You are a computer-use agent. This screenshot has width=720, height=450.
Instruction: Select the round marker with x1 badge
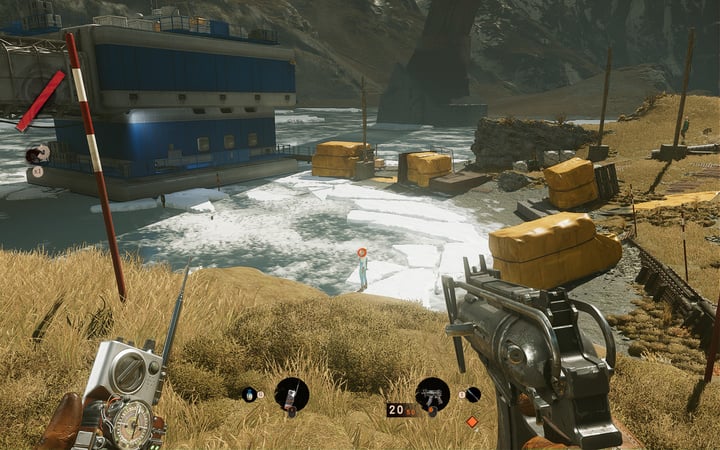tap(38, 154)
